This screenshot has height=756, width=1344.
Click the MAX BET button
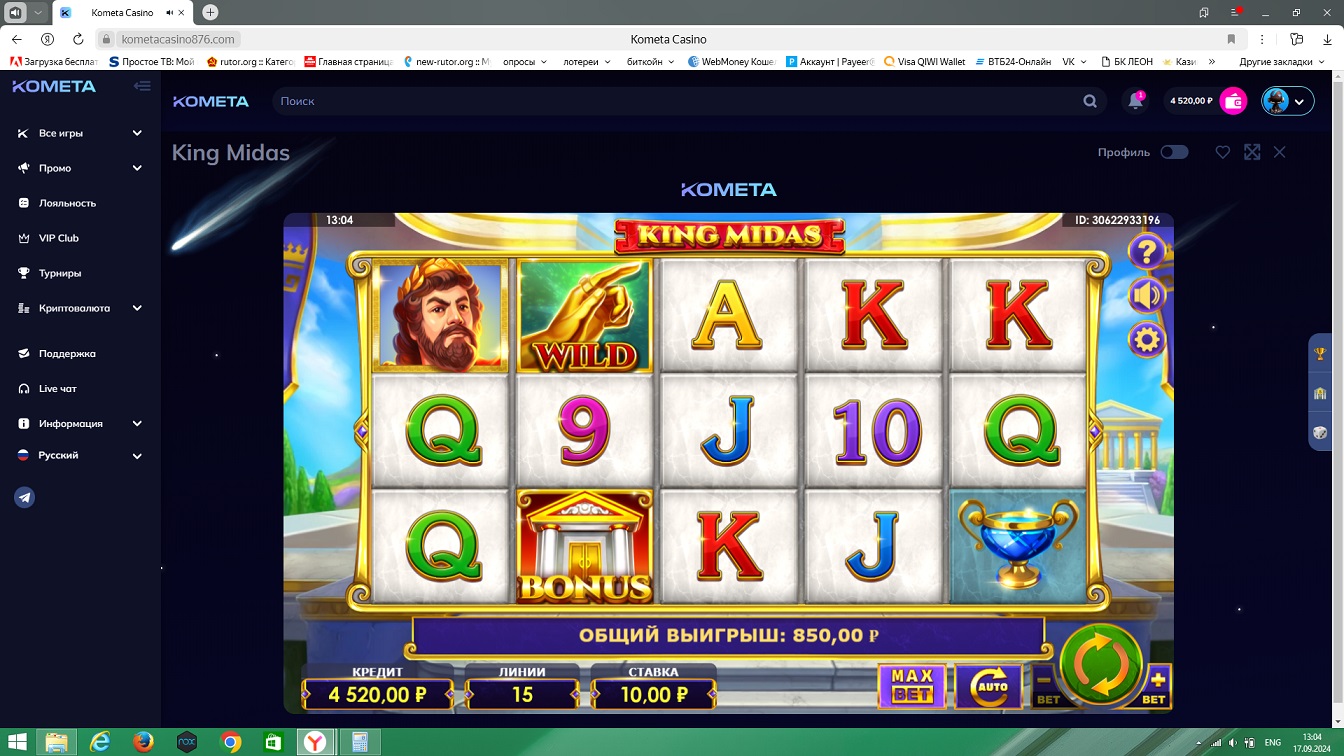pyautogui.click(x=911, y=686)
